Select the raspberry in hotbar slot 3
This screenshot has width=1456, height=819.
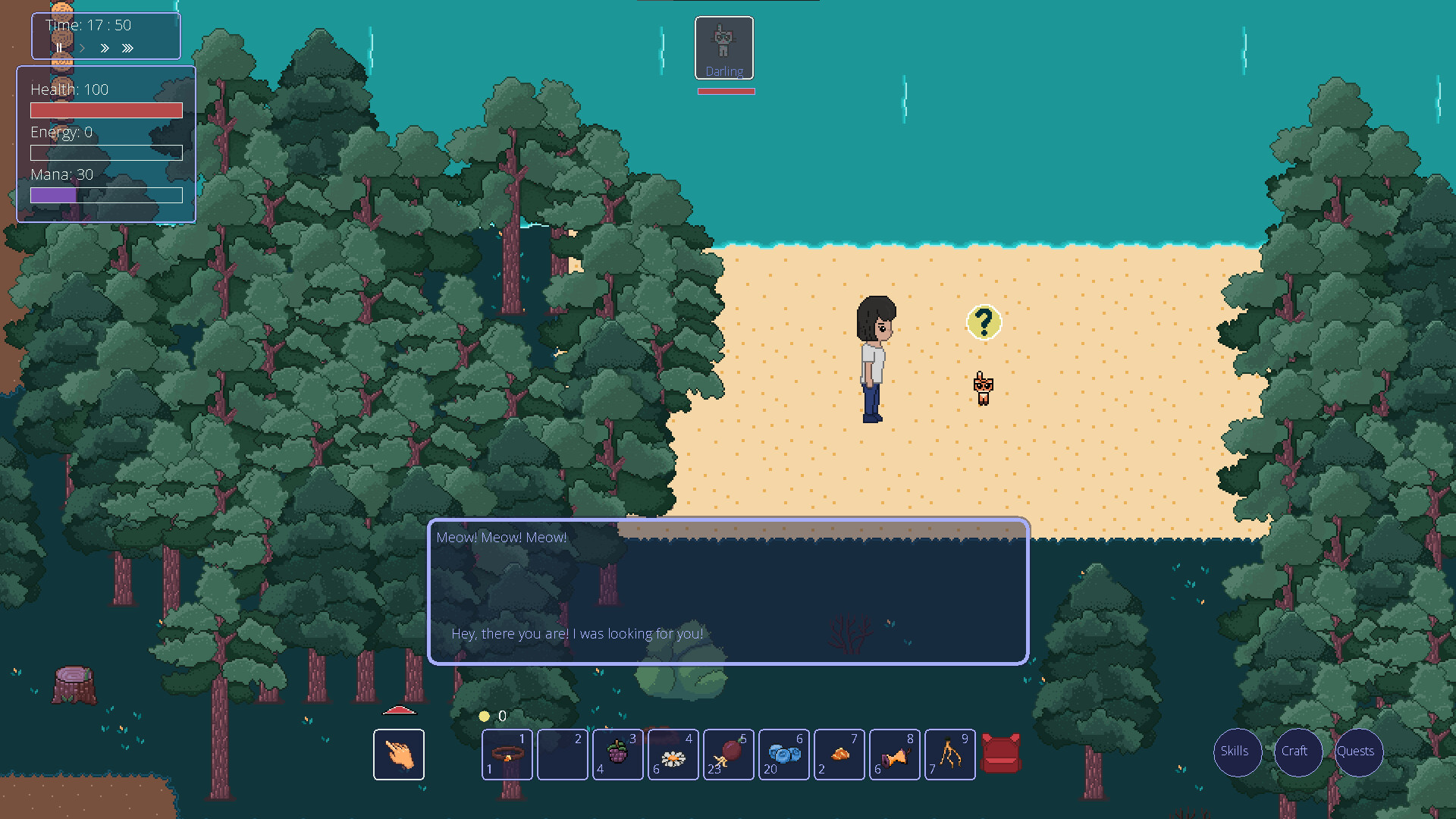point(618,754)
